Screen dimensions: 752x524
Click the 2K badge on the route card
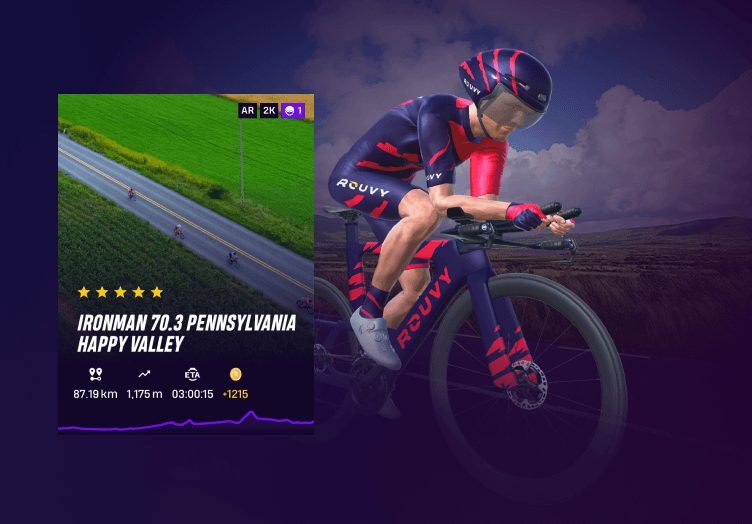point(269,110)
